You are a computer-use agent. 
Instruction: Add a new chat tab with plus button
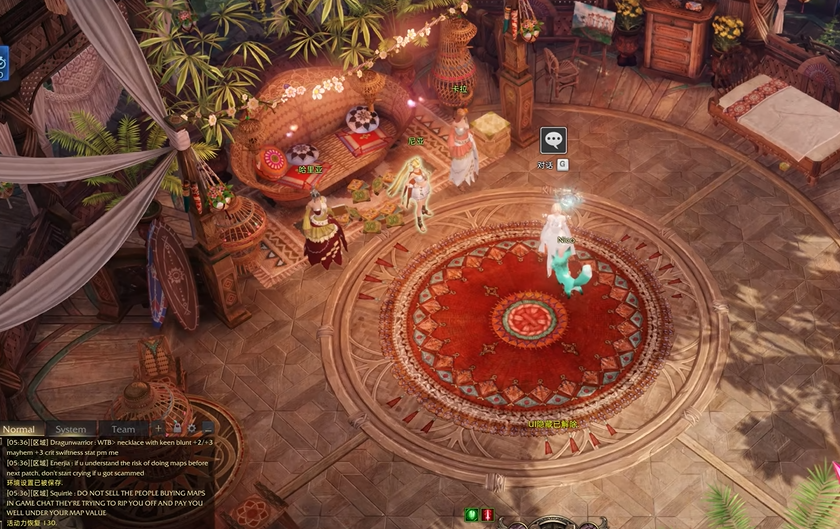158,429
